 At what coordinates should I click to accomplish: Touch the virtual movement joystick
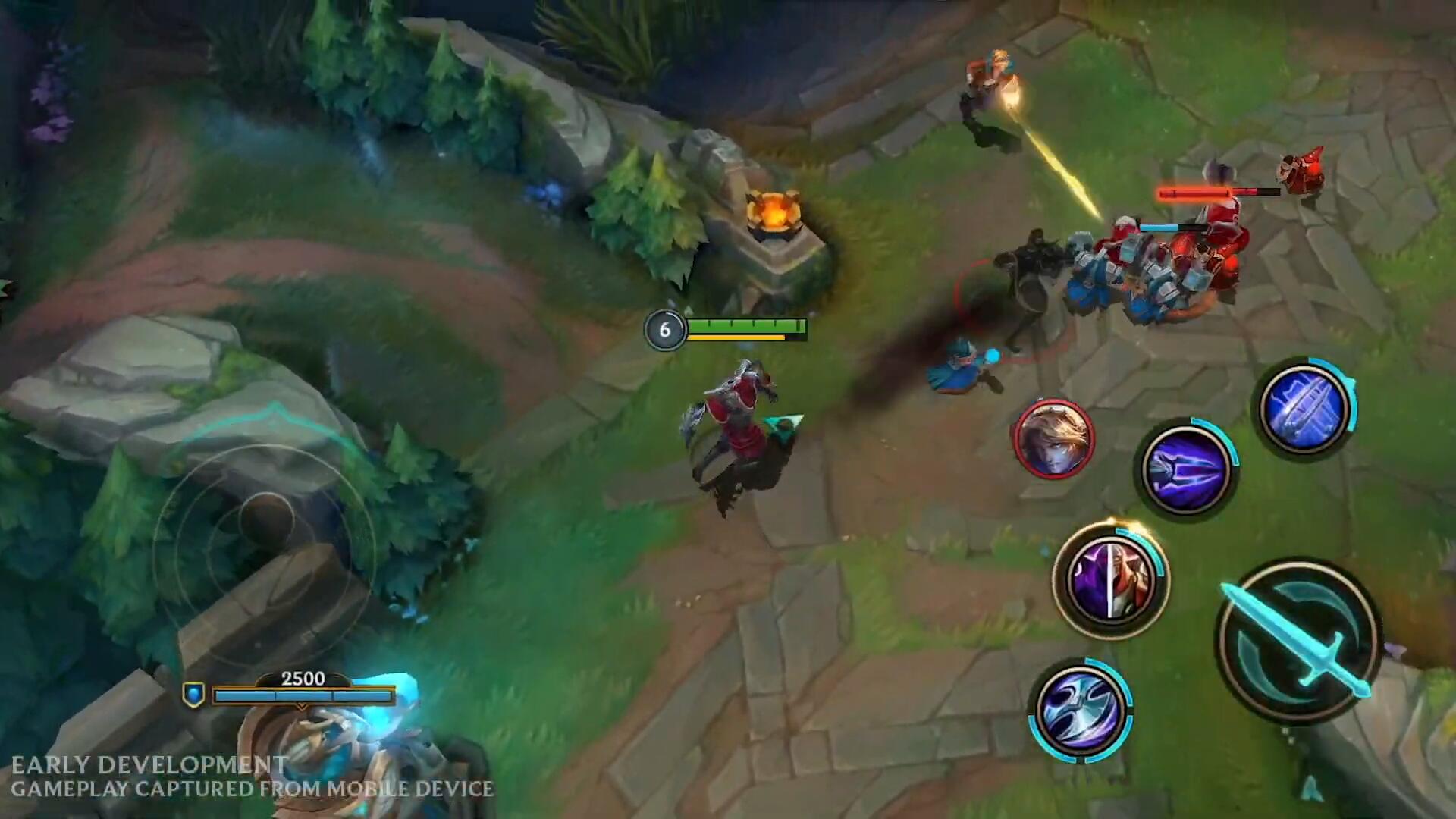click(265, 521)
